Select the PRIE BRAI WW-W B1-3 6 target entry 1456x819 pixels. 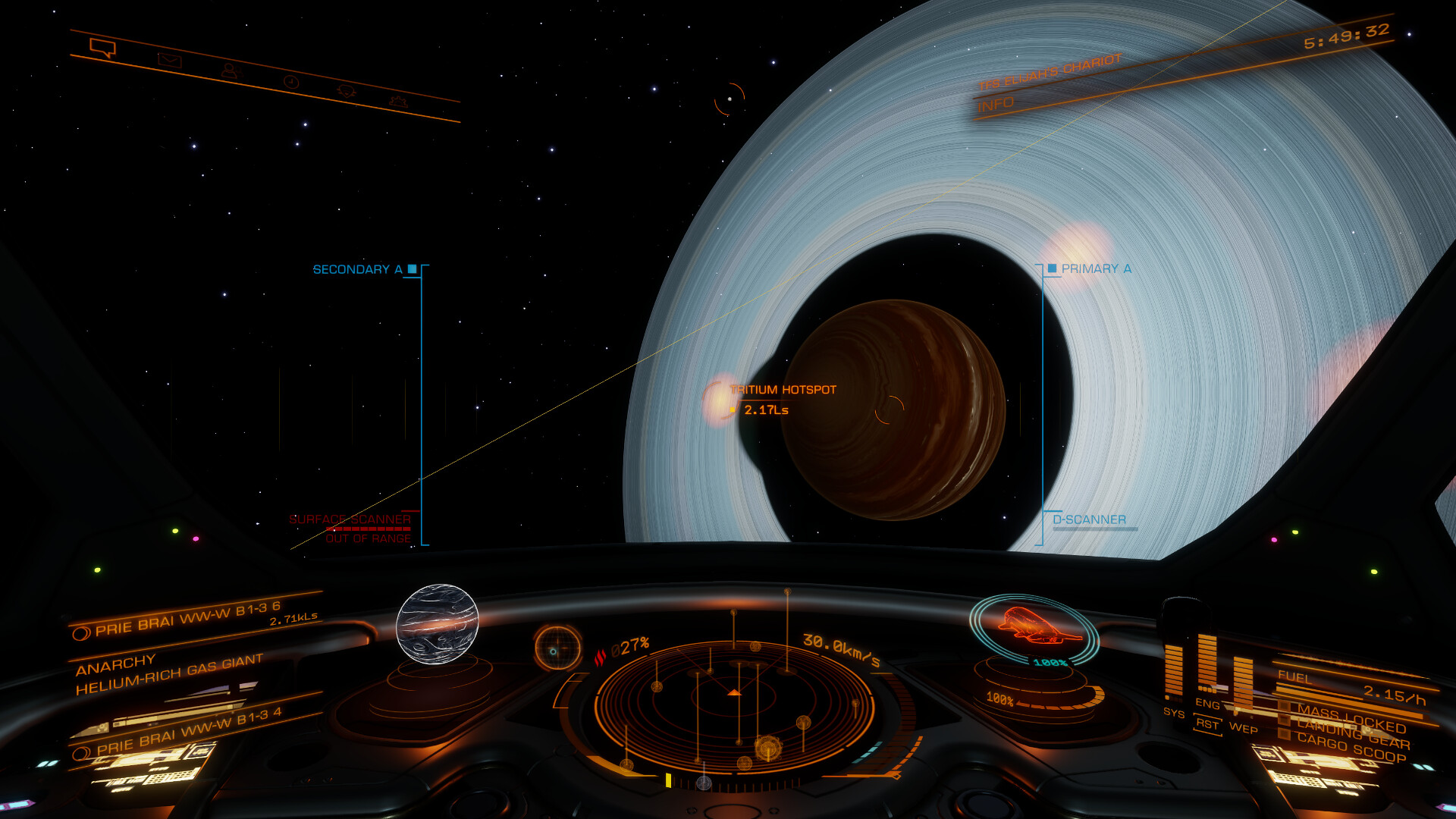pos(188,619)
